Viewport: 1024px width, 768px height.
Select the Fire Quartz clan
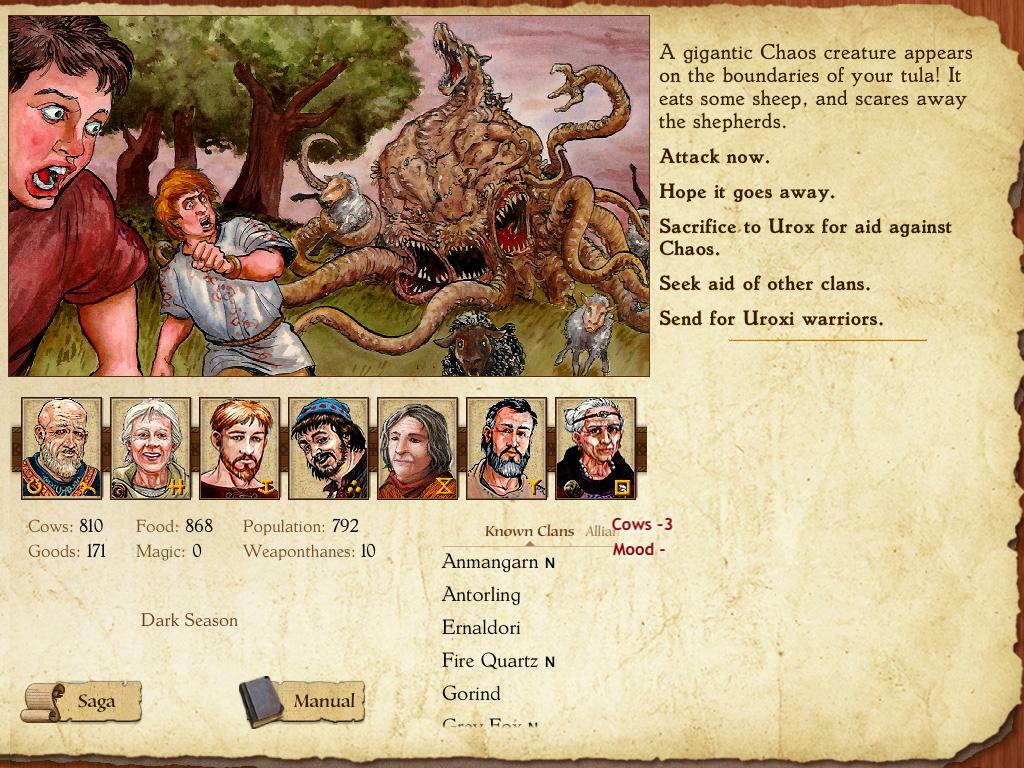[x=490, y=661]
